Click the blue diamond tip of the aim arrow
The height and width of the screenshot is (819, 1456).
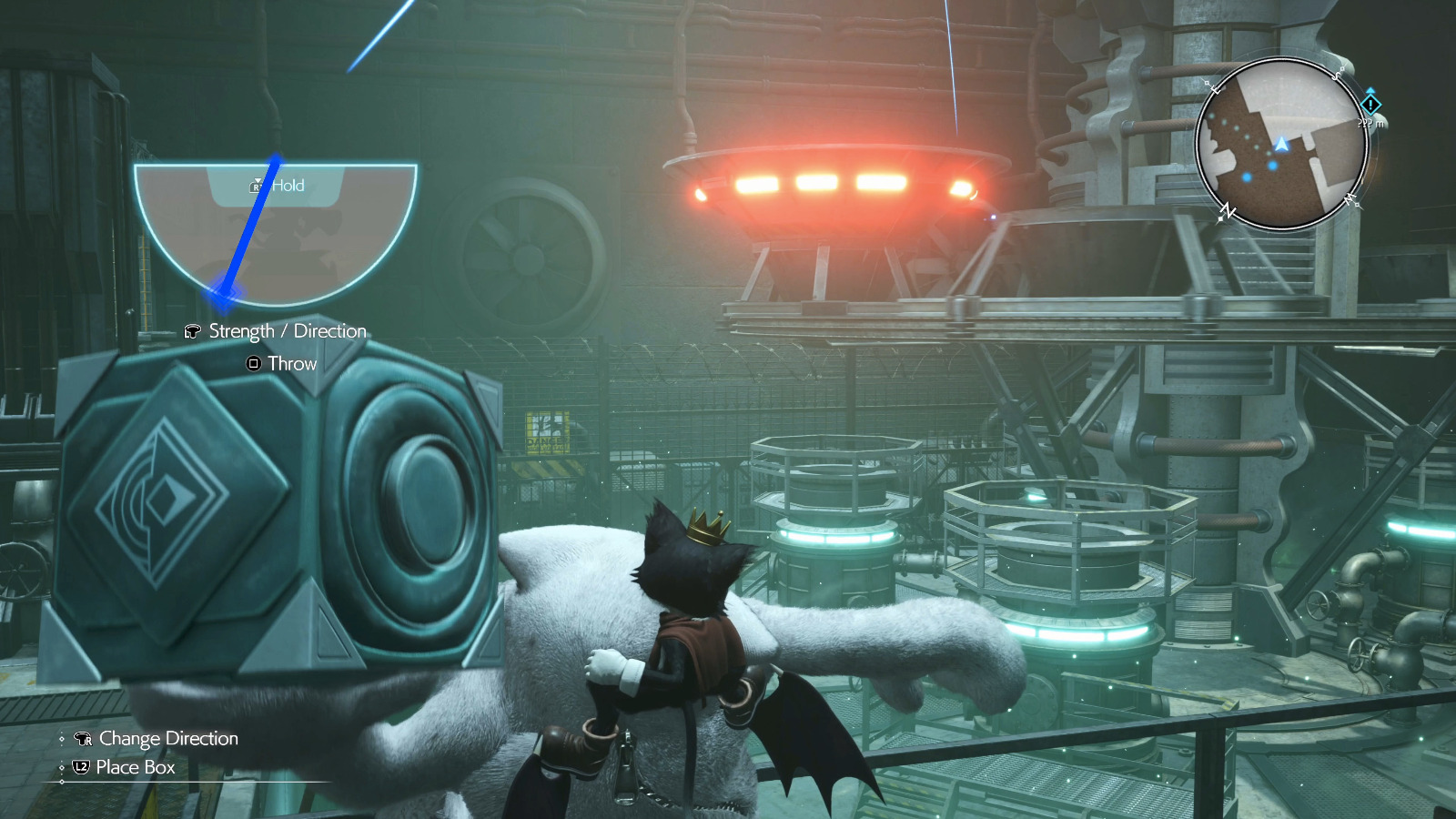click(223, 296)
